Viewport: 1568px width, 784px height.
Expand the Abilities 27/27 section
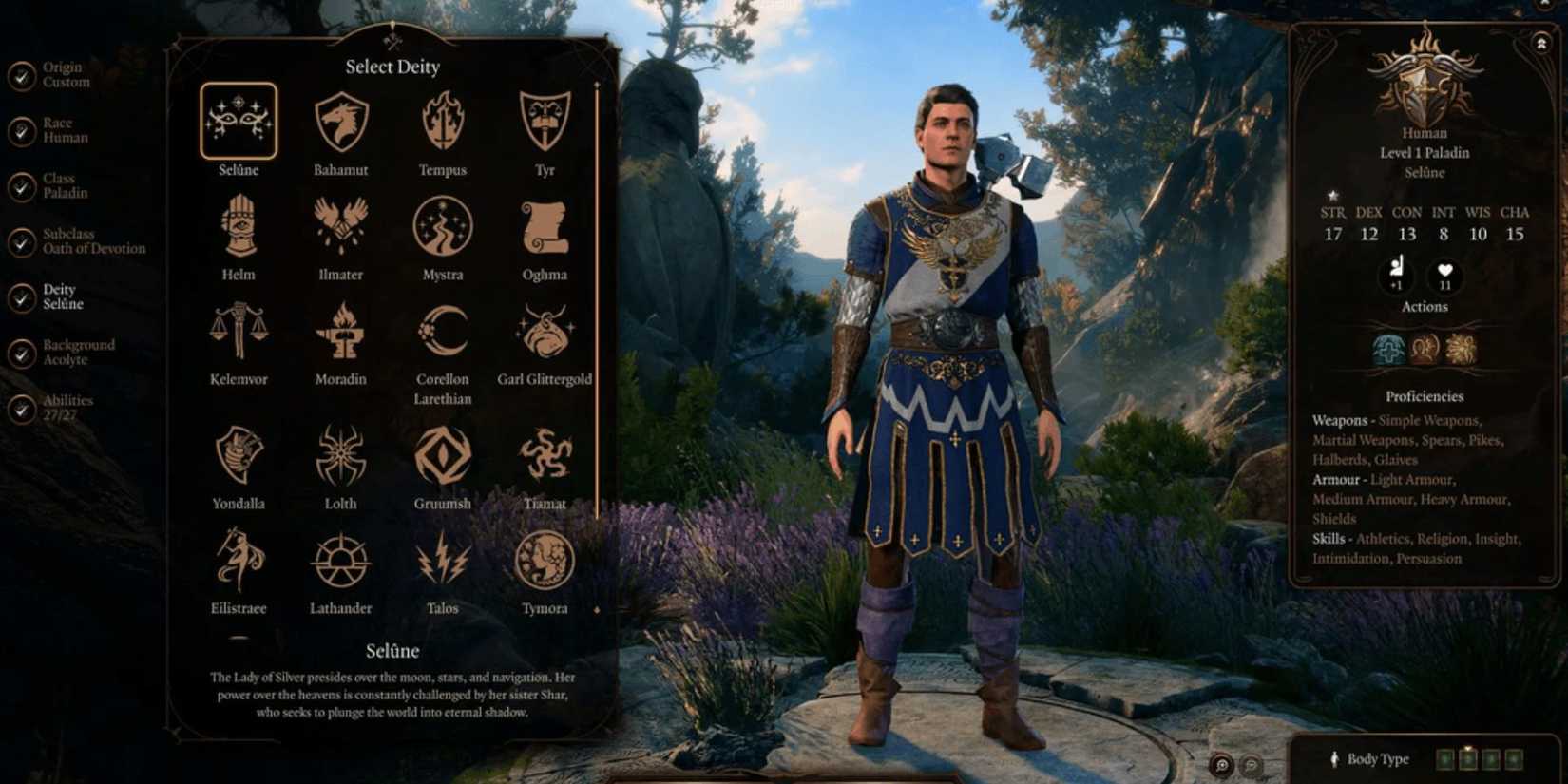tap(65, 407)
